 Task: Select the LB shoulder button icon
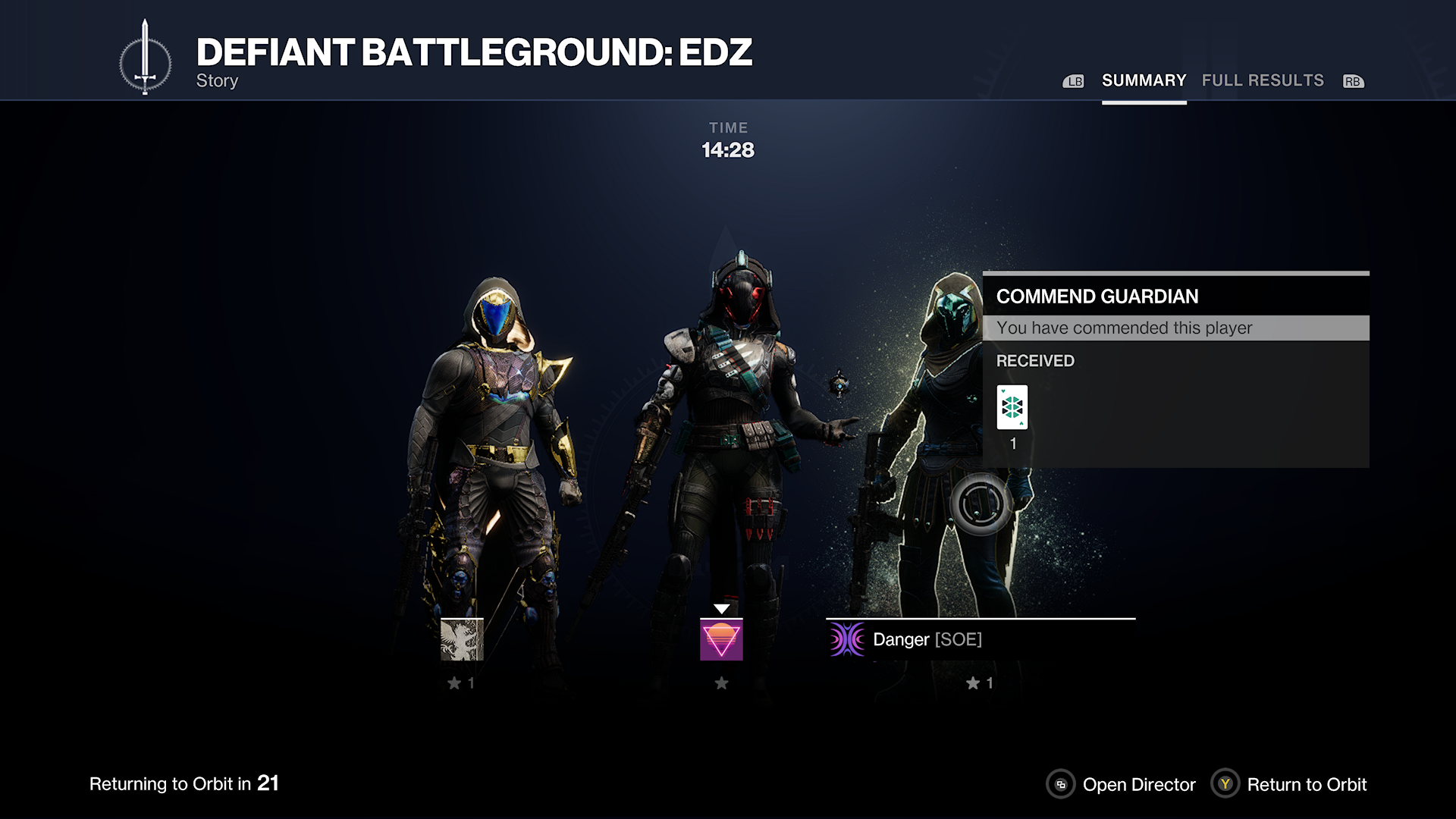click(1074, 80)
